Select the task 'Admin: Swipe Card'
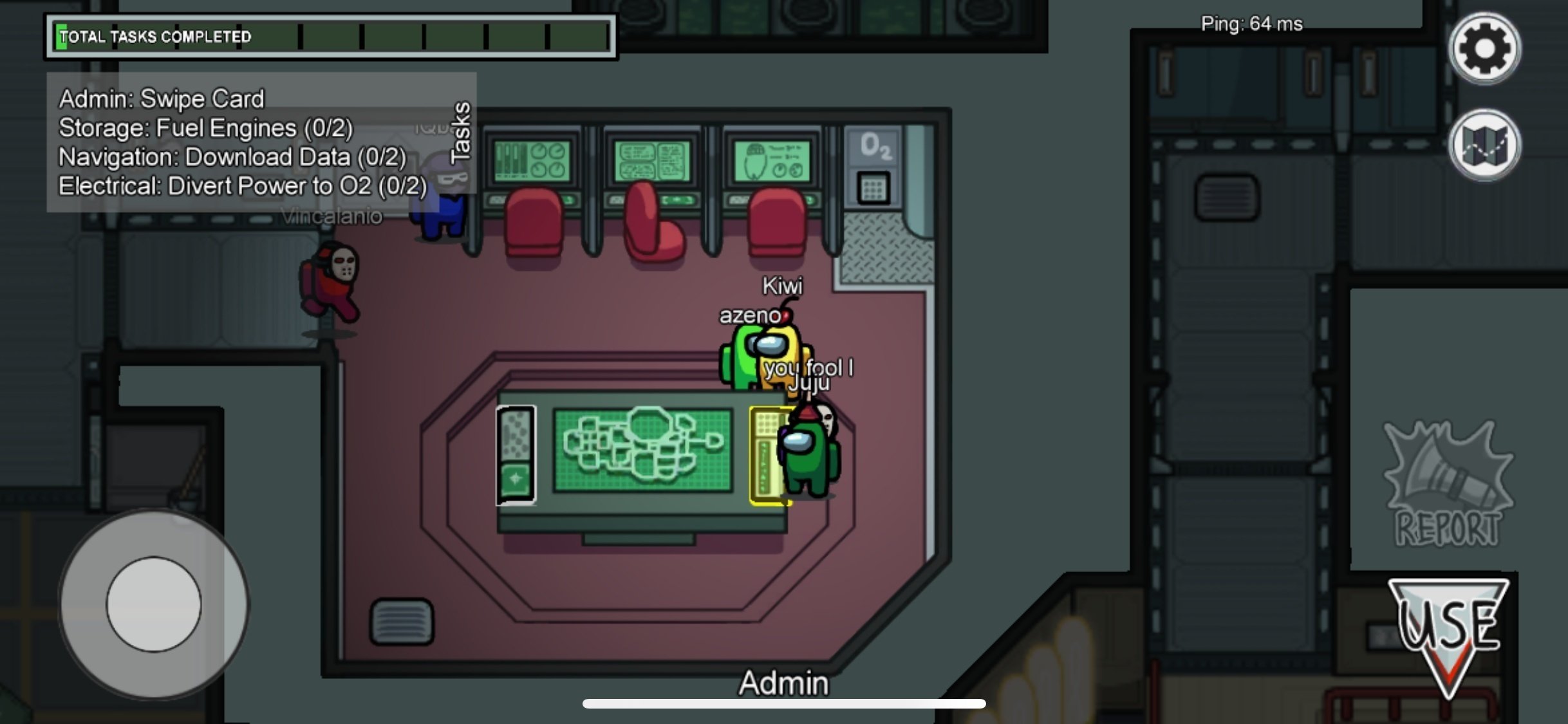1568x724 pixels. (160, 98)
